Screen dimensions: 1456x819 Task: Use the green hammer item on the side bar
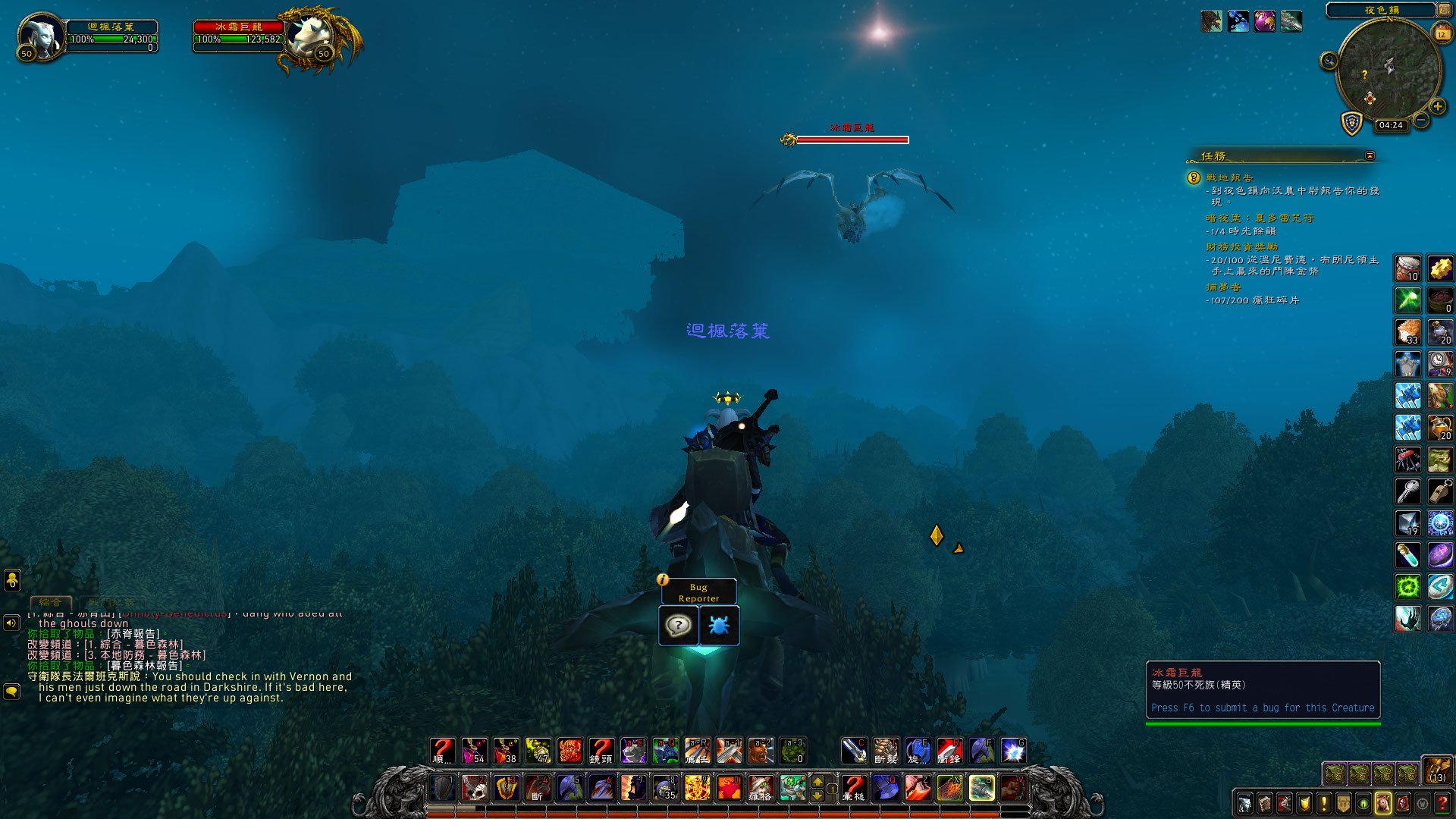click(1408, 300)
